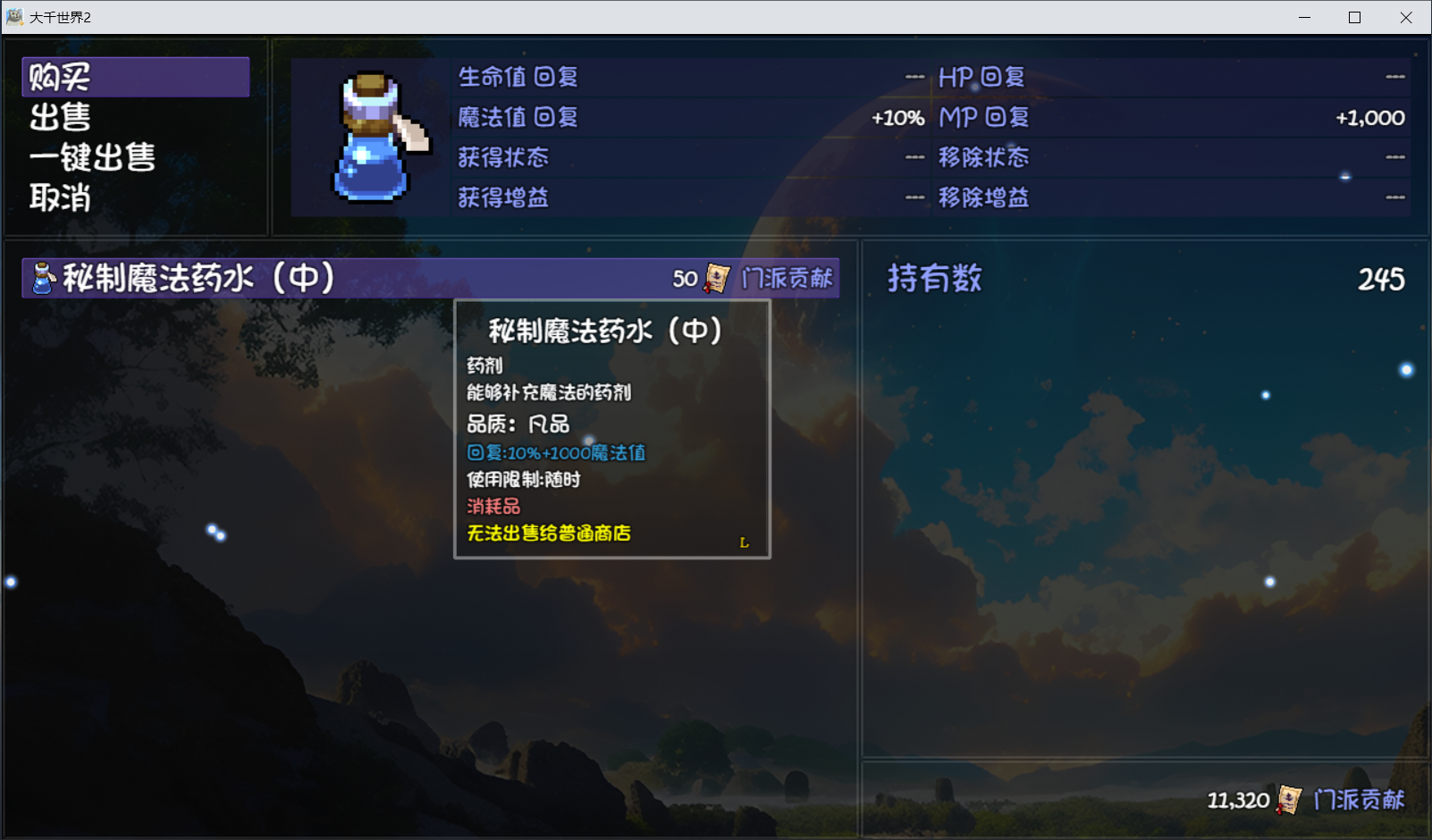Click the 245 owned quantity display
The height and width of the screenshot is (840, 1432).
[1379, 280]
